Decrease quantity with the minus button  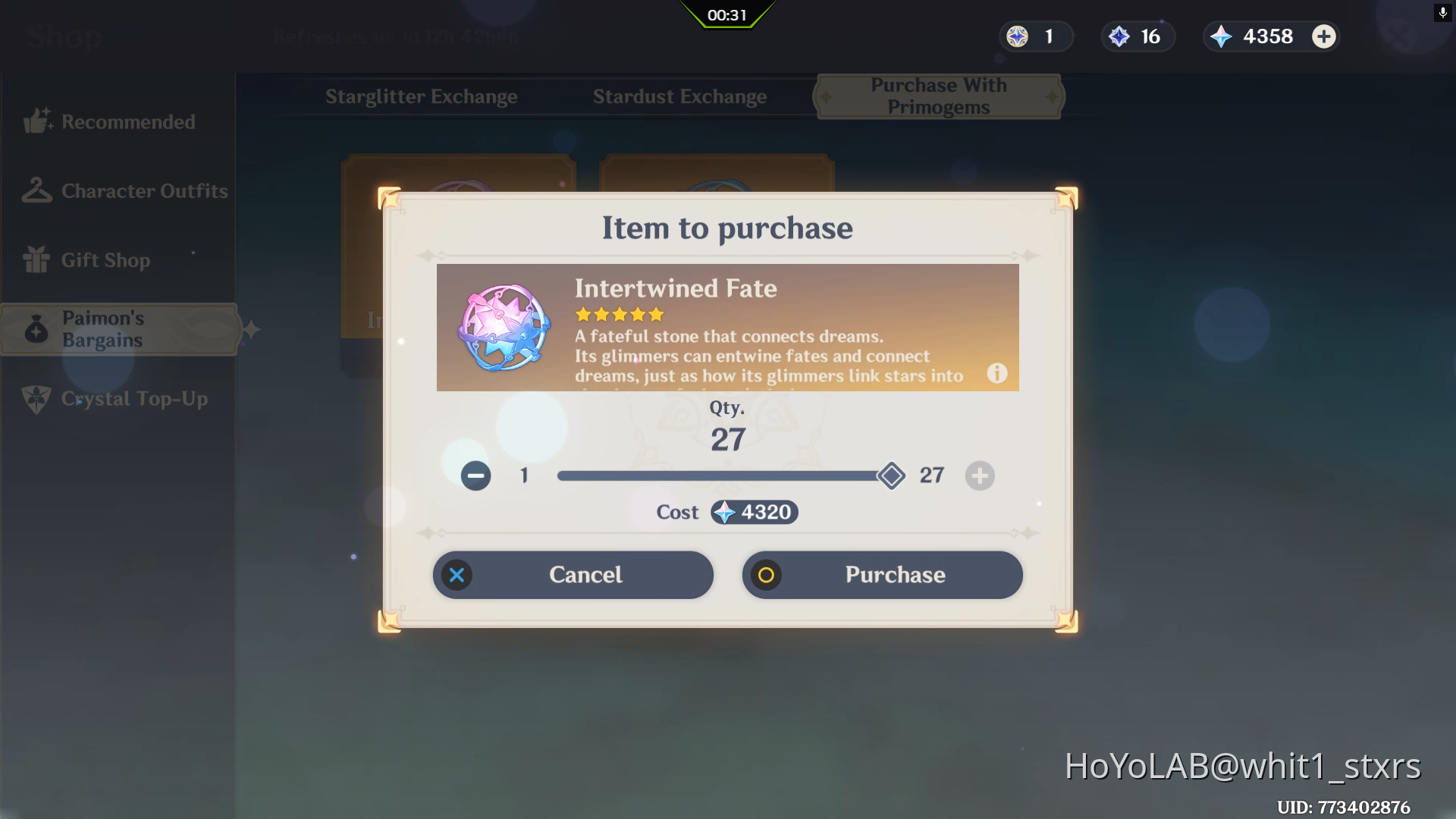click(475, 476)
